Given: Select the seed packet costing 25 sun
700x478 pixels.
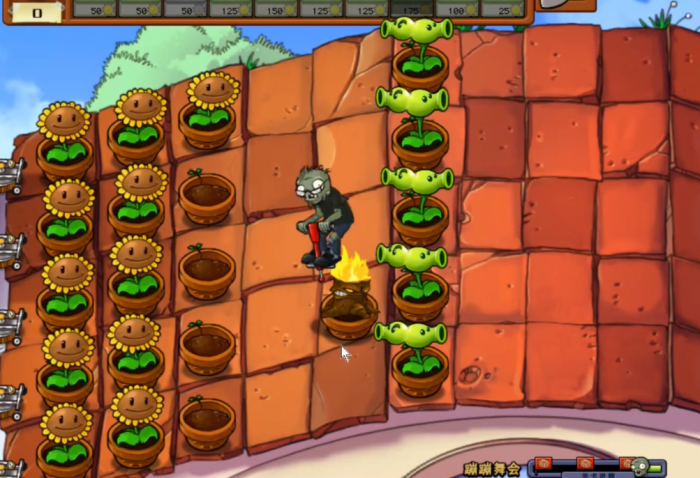Looking at the screenshot, I should 502,8.
